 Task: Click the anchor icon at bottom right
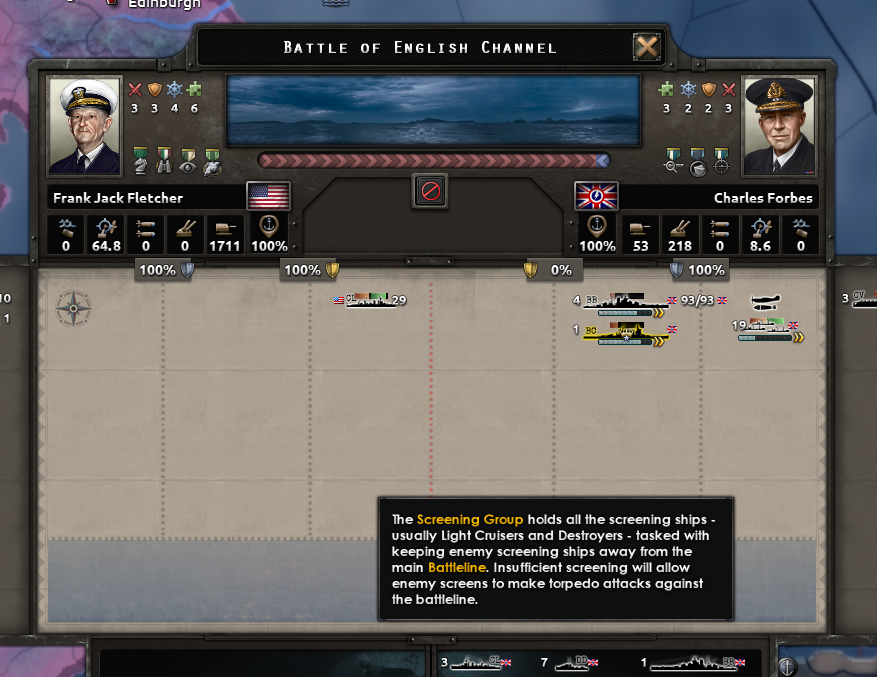[x=788, y=664]
